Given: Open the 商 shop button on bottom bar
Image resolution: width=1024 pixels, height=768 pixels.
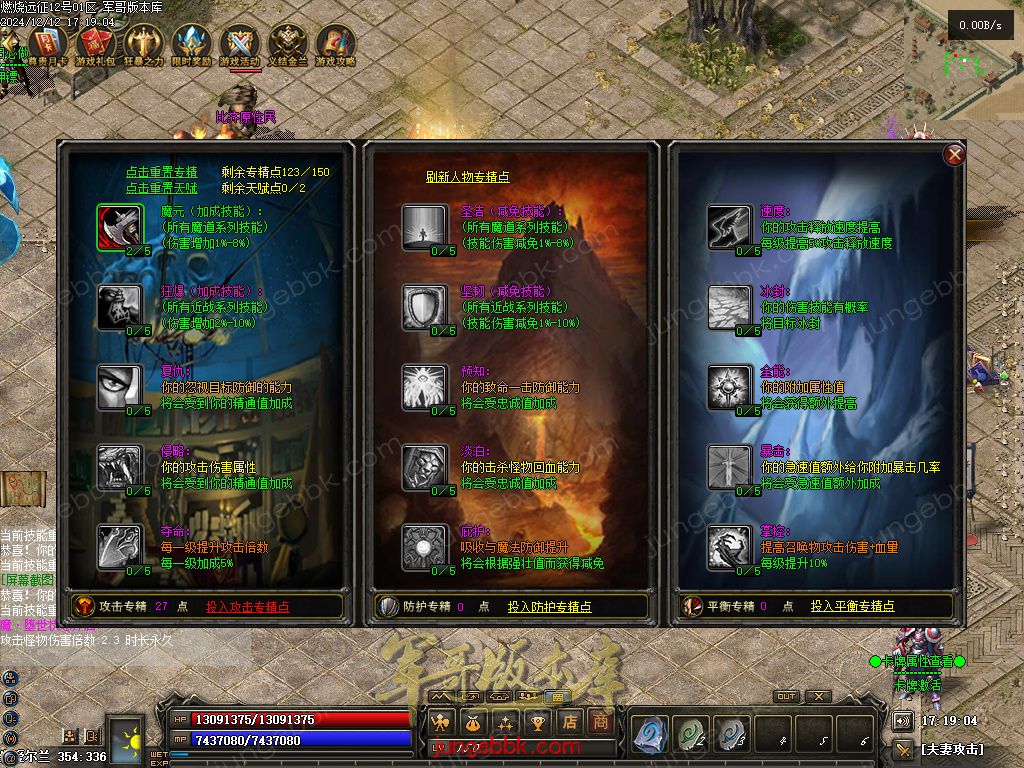Looking at the screenshot, I should (x=600, y=721).
